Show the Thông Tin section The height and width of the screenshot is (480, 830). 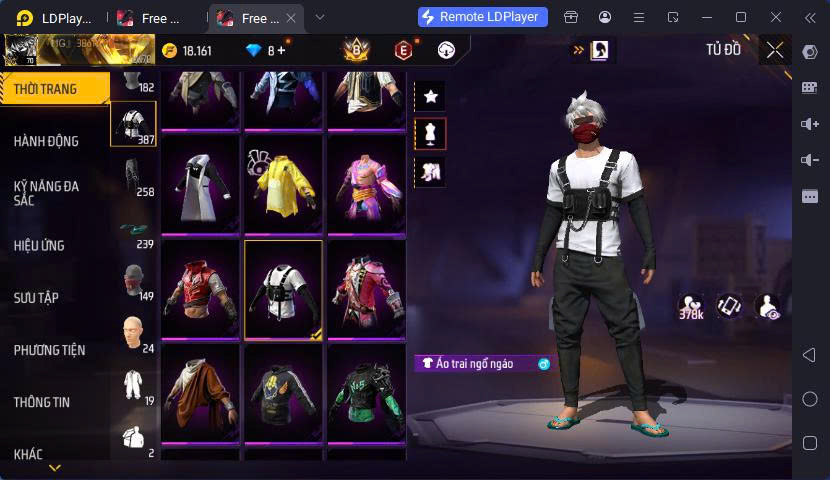[42, 402]
